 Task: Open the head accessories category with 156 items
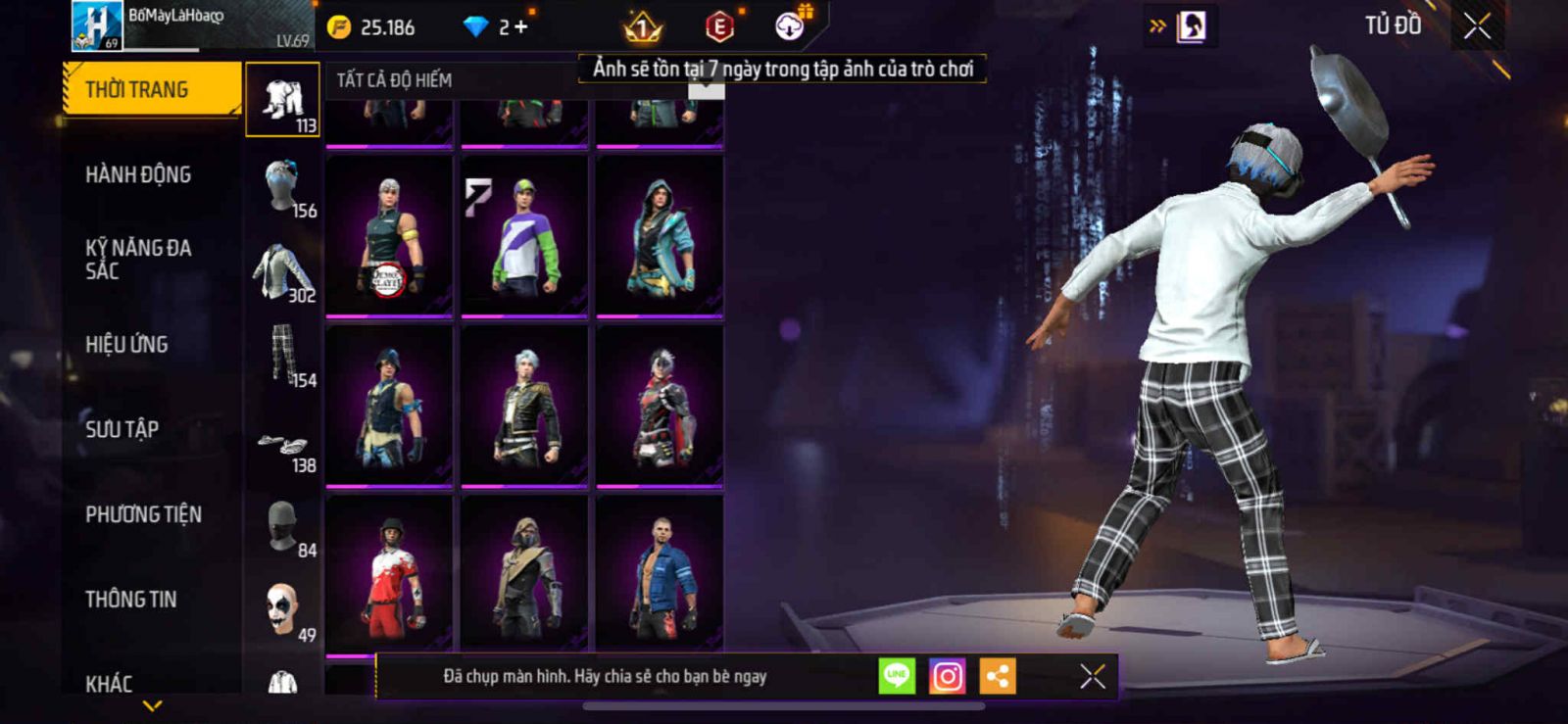pyautogui.click(x=283, y=186)
